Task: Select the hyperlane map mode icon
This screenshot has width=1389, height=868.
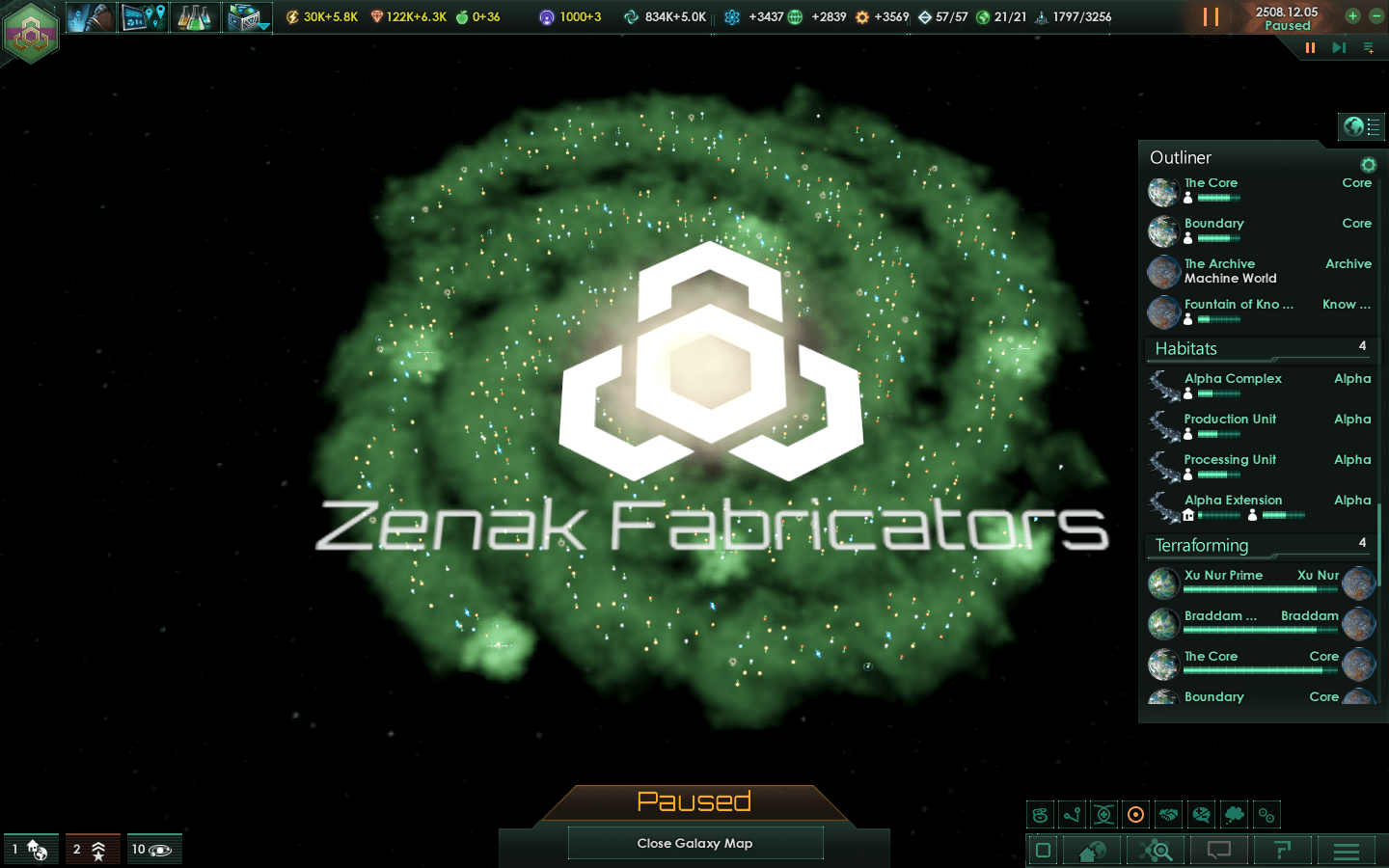Action: click(x=1074, y=814)
